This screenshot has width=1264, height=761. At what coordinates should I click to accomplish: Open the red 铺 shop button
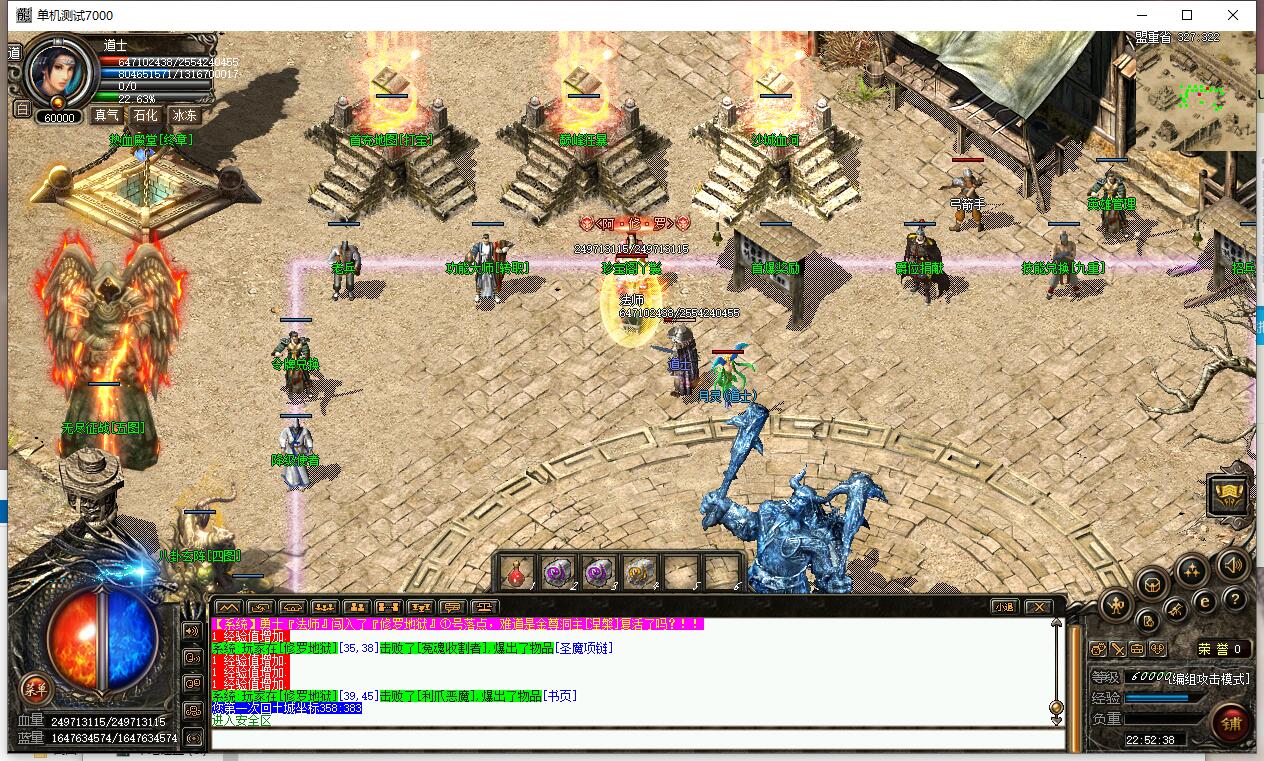pyautogui.click(x=1229, y=722)
